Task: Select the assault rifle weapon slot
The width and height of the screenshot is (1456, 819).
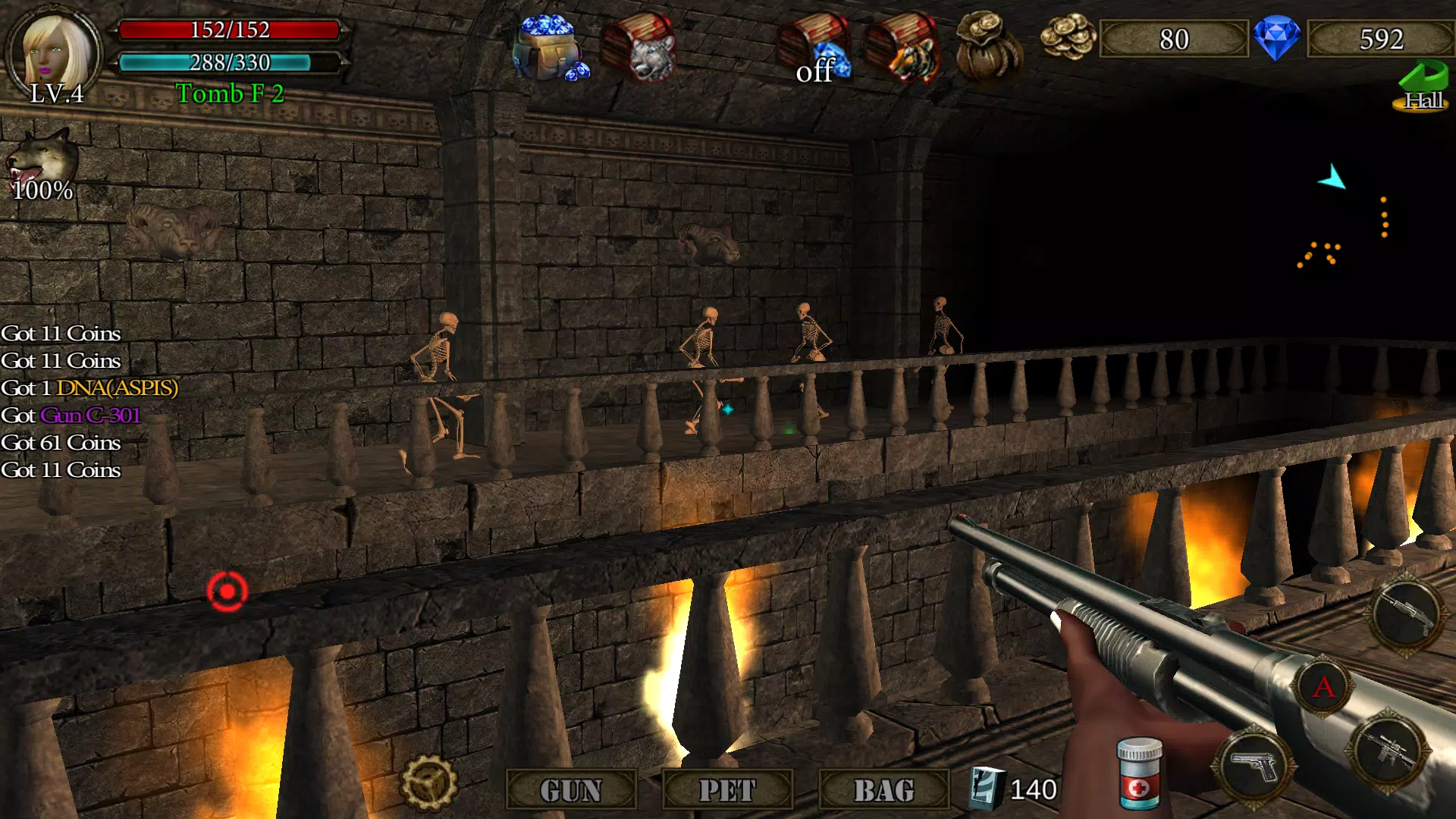Action: (1389, 751)
